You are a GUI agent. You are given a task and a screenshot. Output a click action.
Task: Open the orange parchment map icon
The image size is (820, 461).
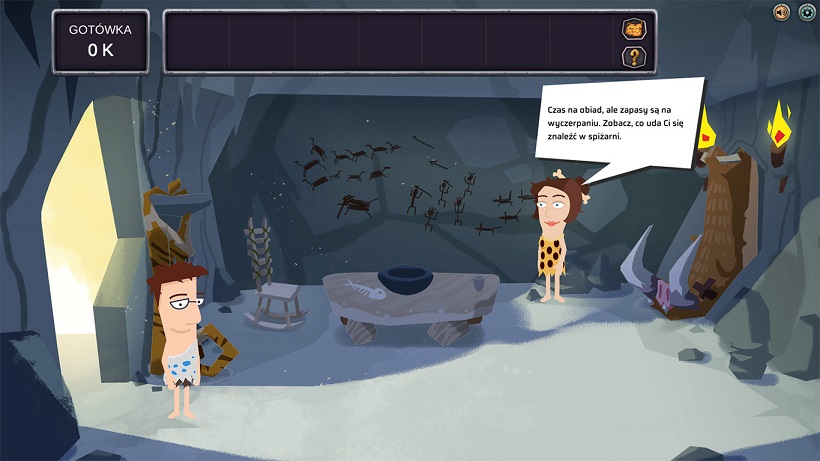634,29
